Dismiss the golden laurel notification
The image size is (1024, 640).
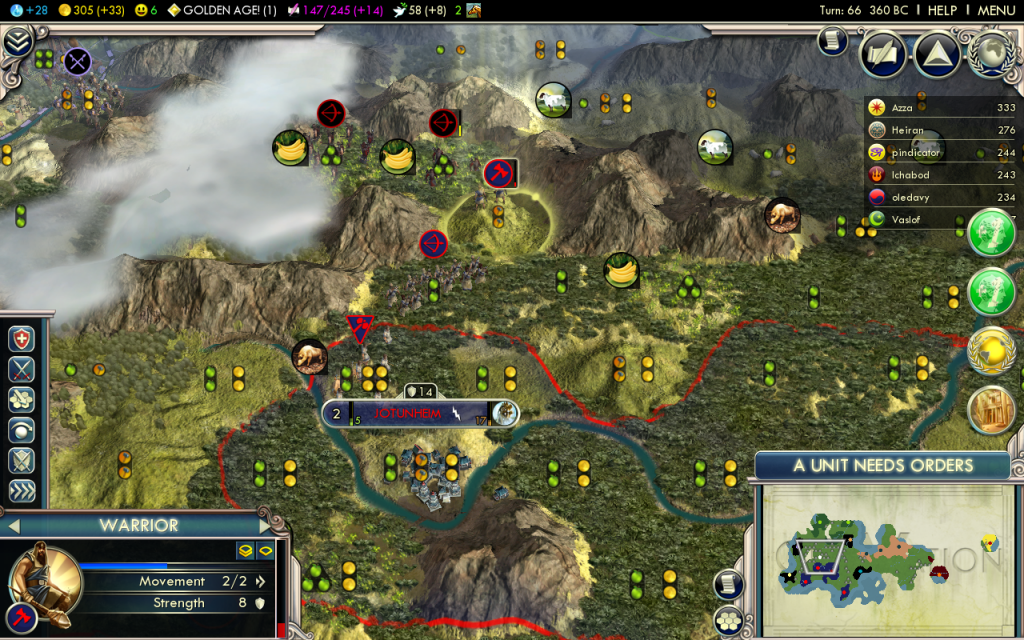pos(991,350)
